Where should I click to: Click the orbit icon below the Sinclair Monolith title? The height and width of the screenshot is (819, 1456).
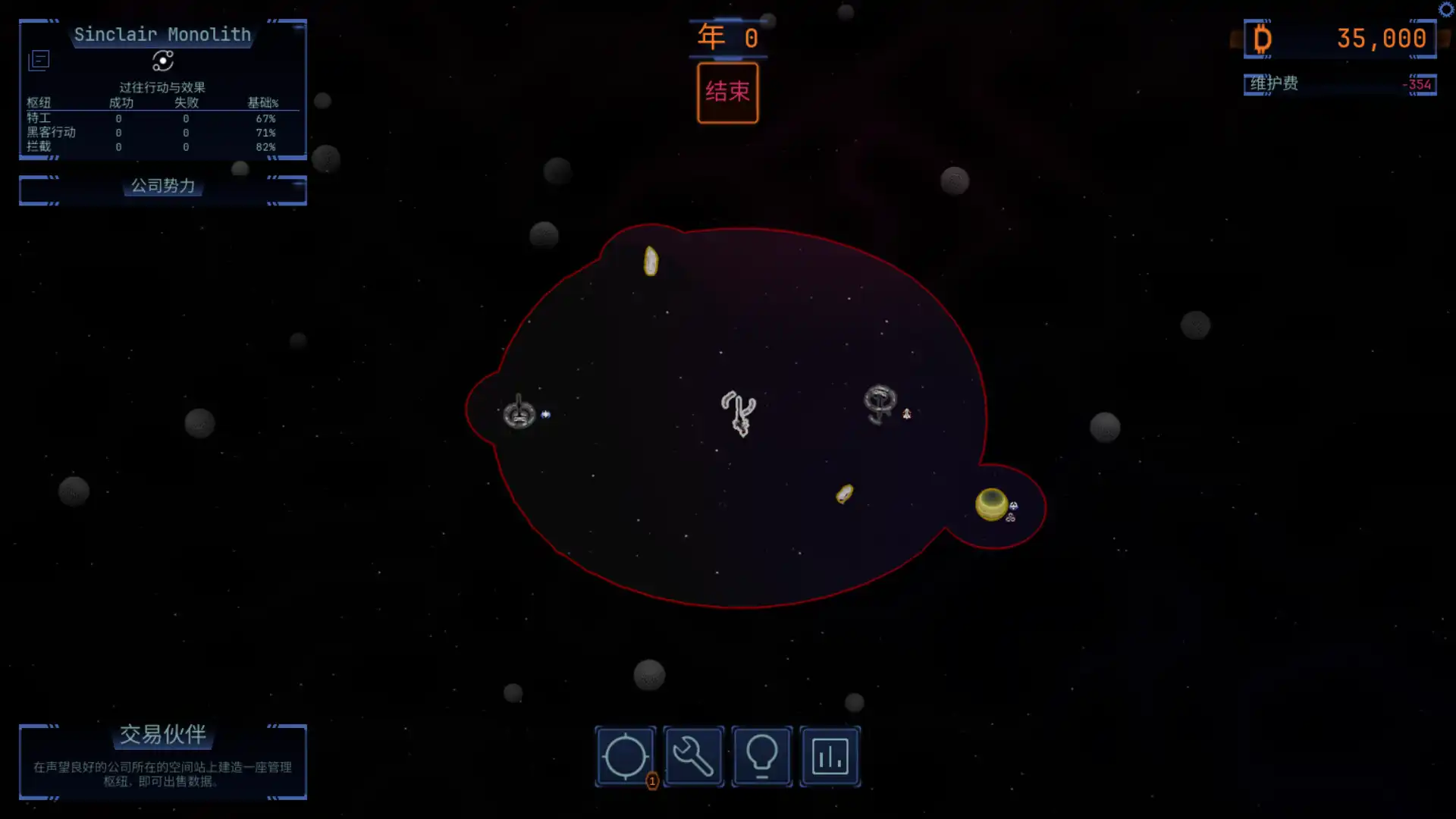click(162, 61)
